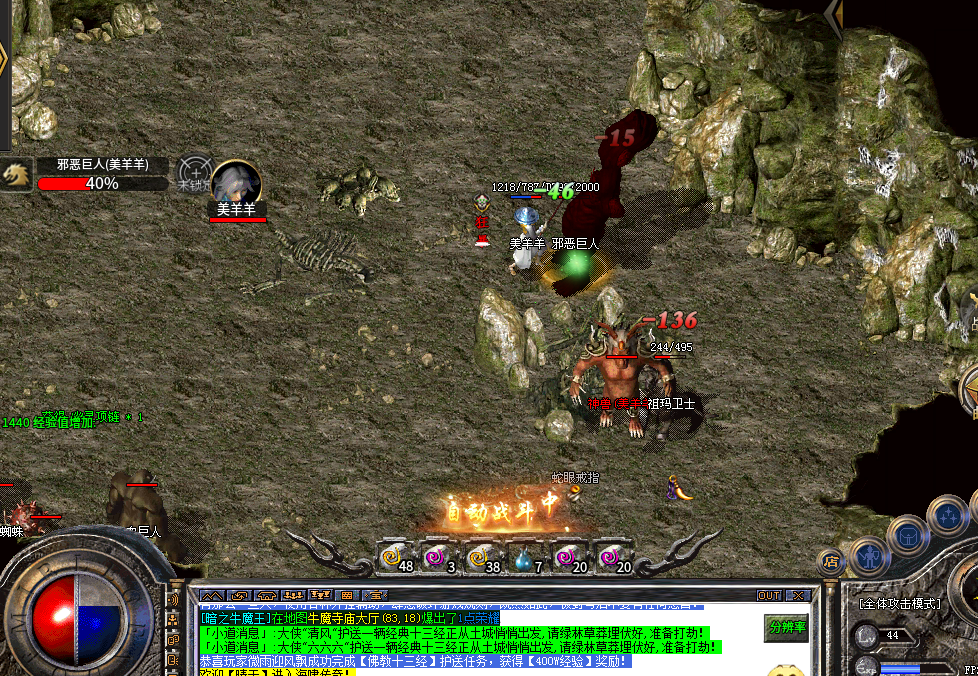Use the hotbar scroll with count 48
Image resolution: width=978 pixels, height=676 pixels.
(393, 557)
